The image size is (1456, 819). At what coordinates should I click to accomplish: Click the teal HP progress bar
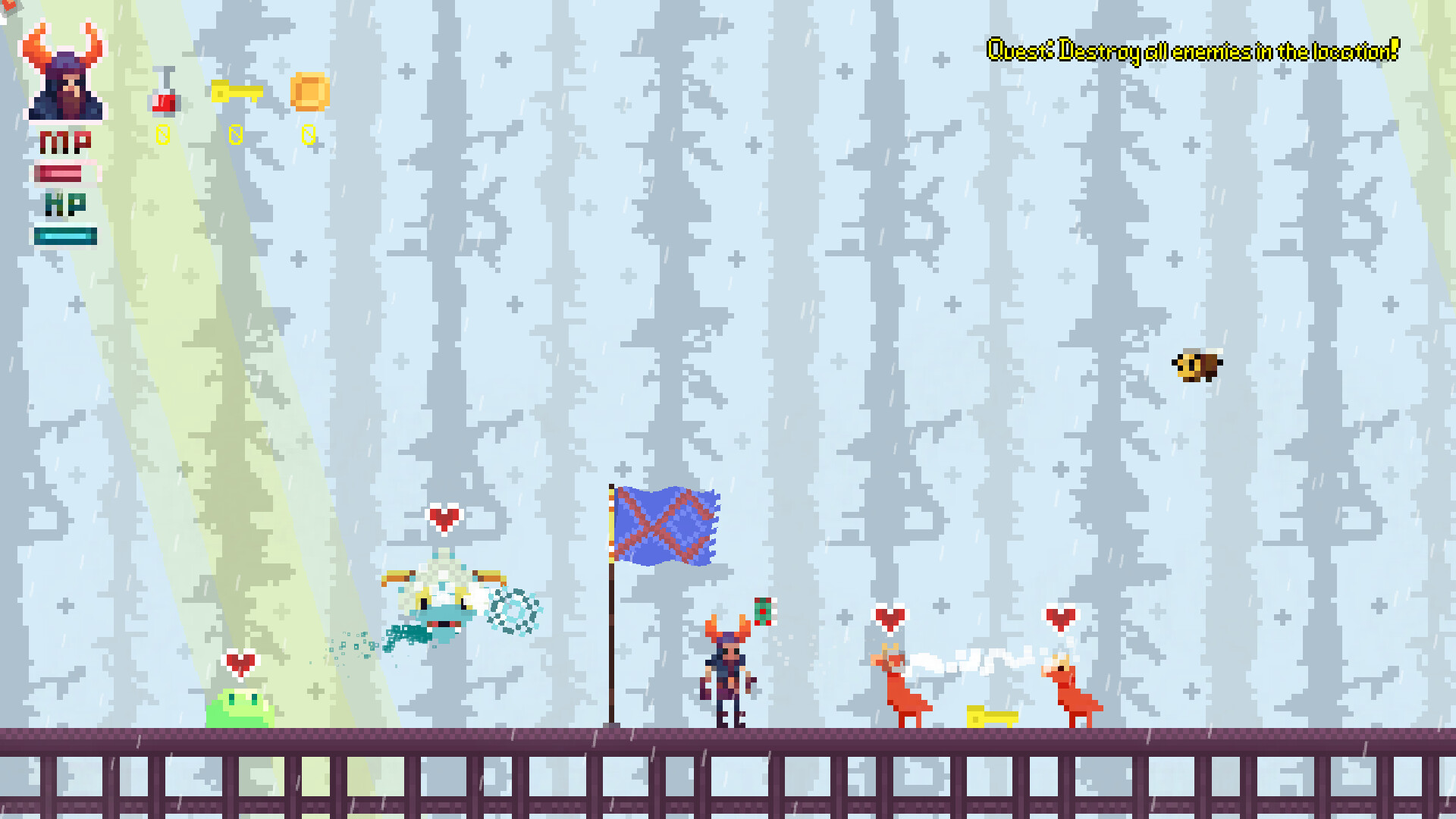pyautogui.click(x=65, y=236)
